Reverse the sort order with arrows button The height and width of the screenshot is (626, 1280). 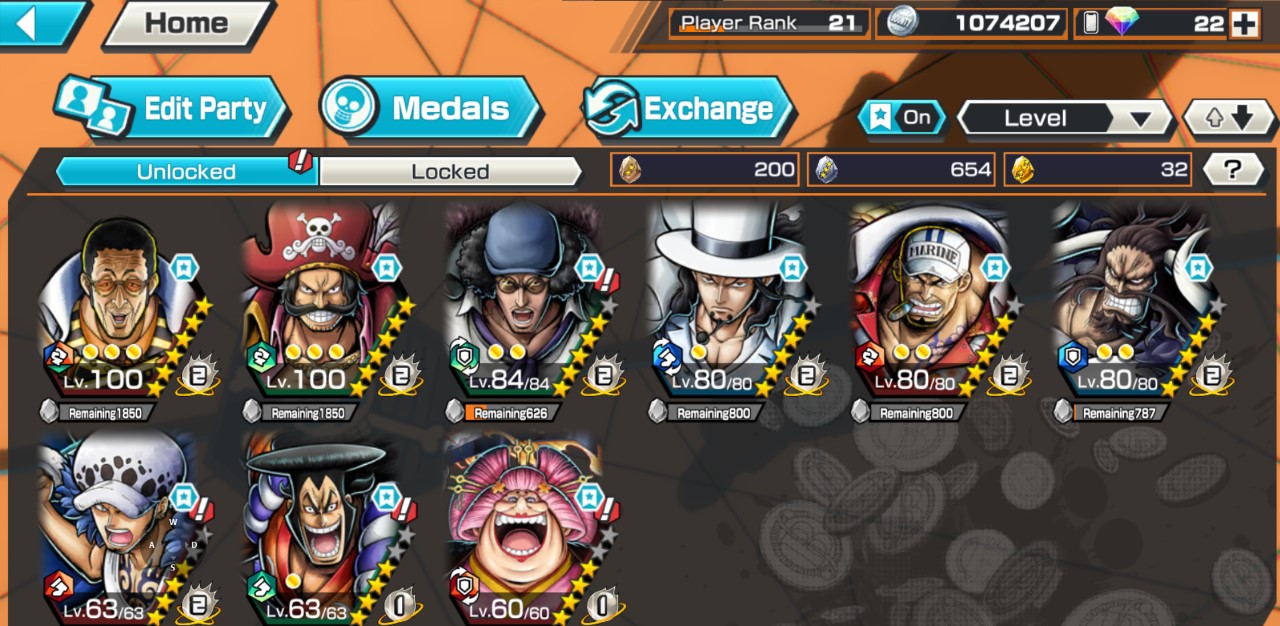(x=1229, y=118)
